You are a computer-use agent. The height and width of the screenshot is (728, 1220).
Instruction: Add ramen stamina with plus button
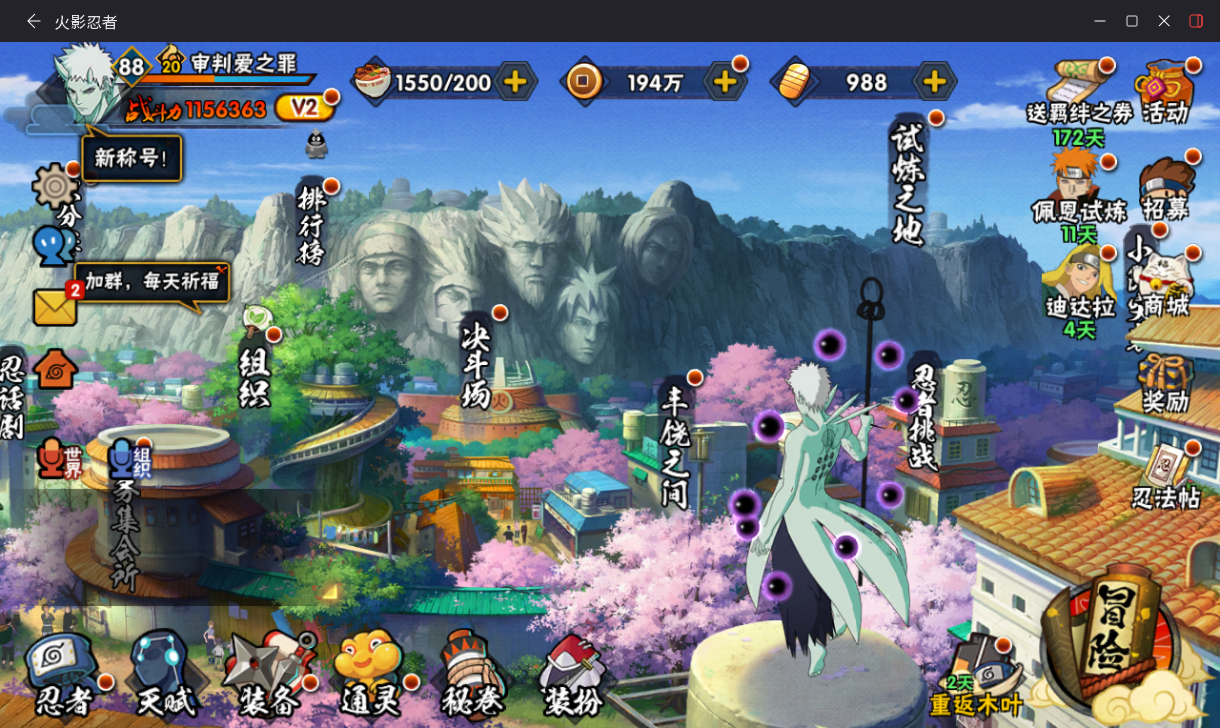tap(516, 82)
